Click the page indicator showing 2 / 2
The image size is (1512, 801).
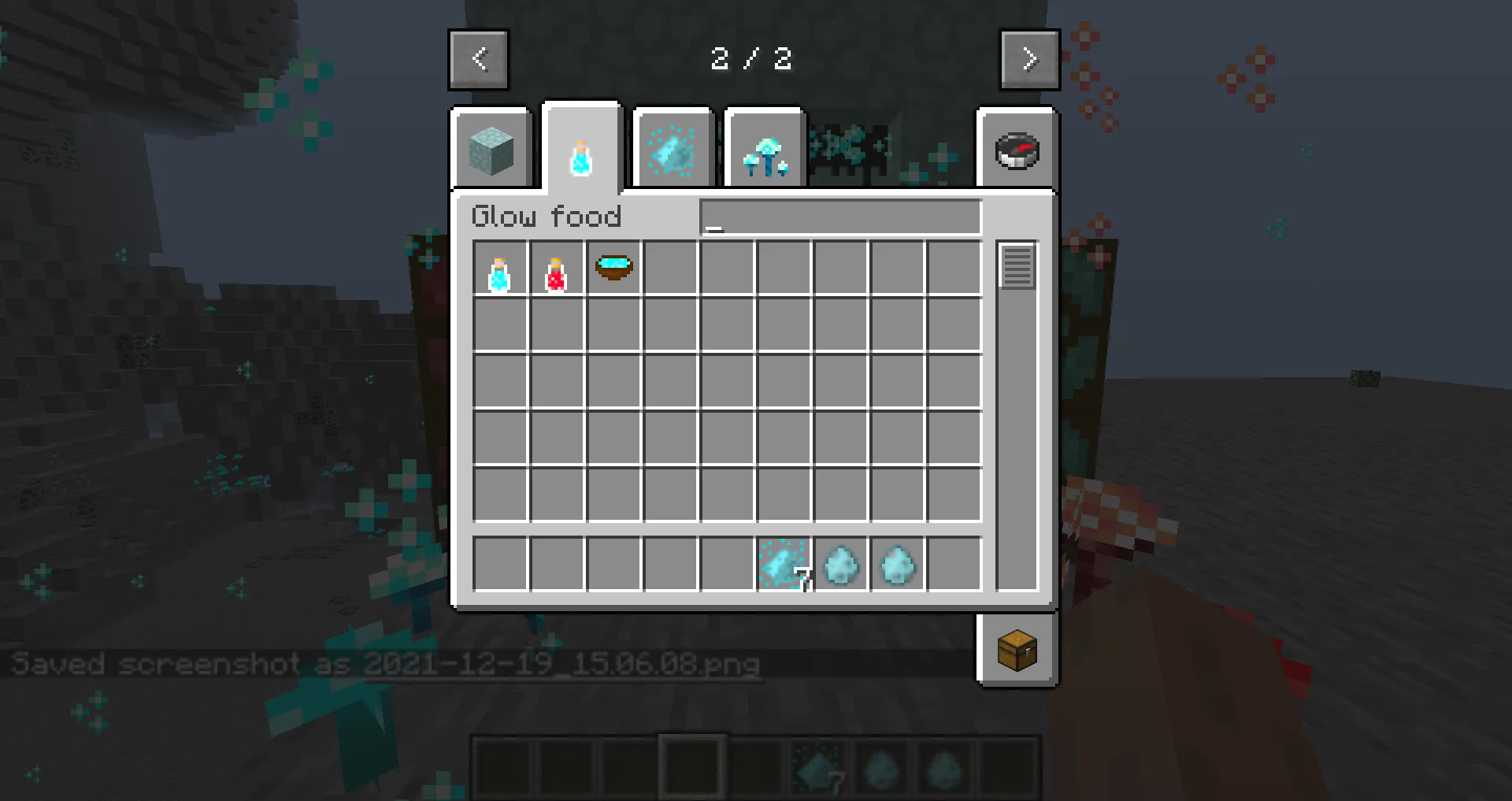(x=752, y=59)
